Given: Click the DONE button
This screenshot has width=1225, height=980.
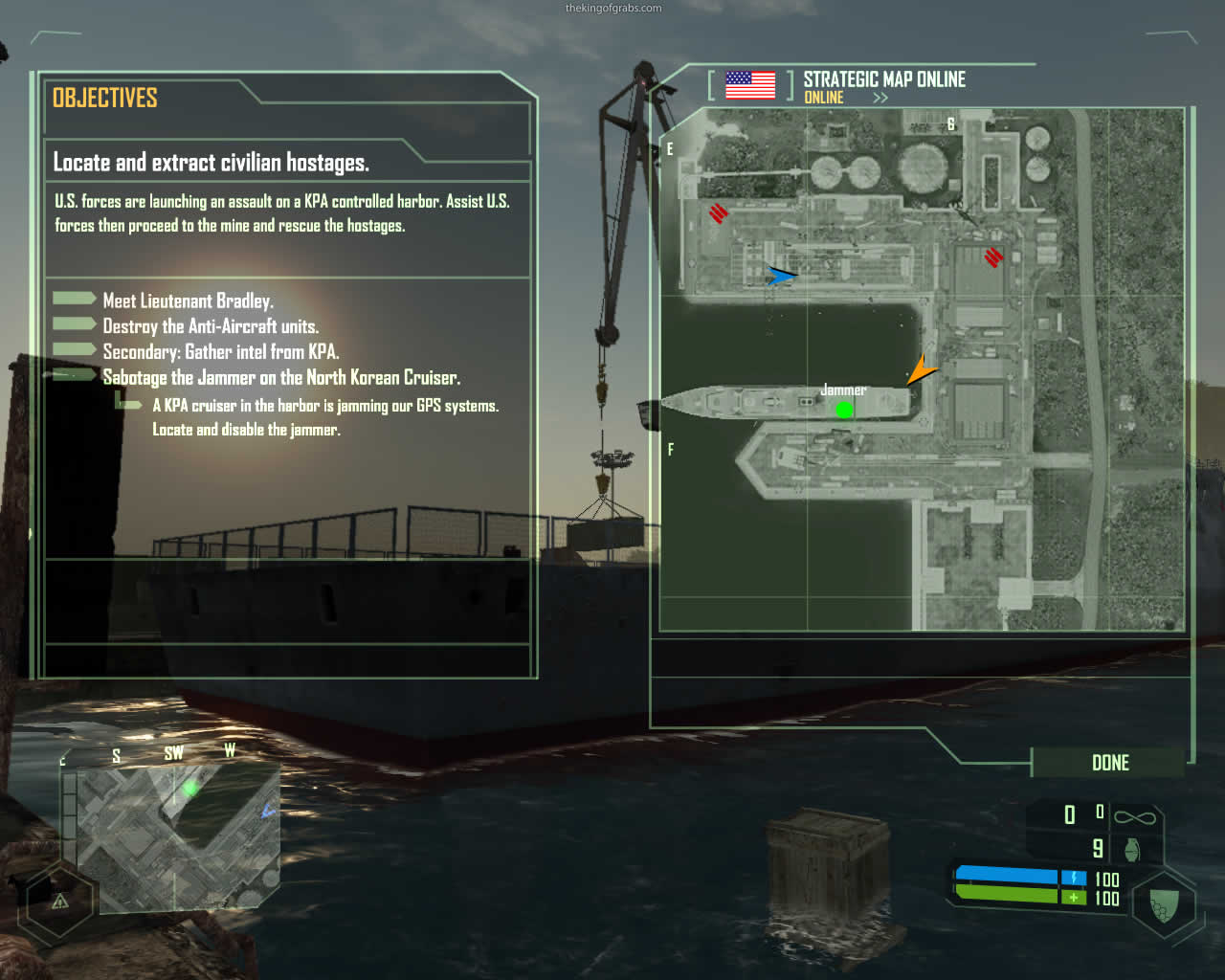Looking at the screenshot, I should (x=1109, y=763).
